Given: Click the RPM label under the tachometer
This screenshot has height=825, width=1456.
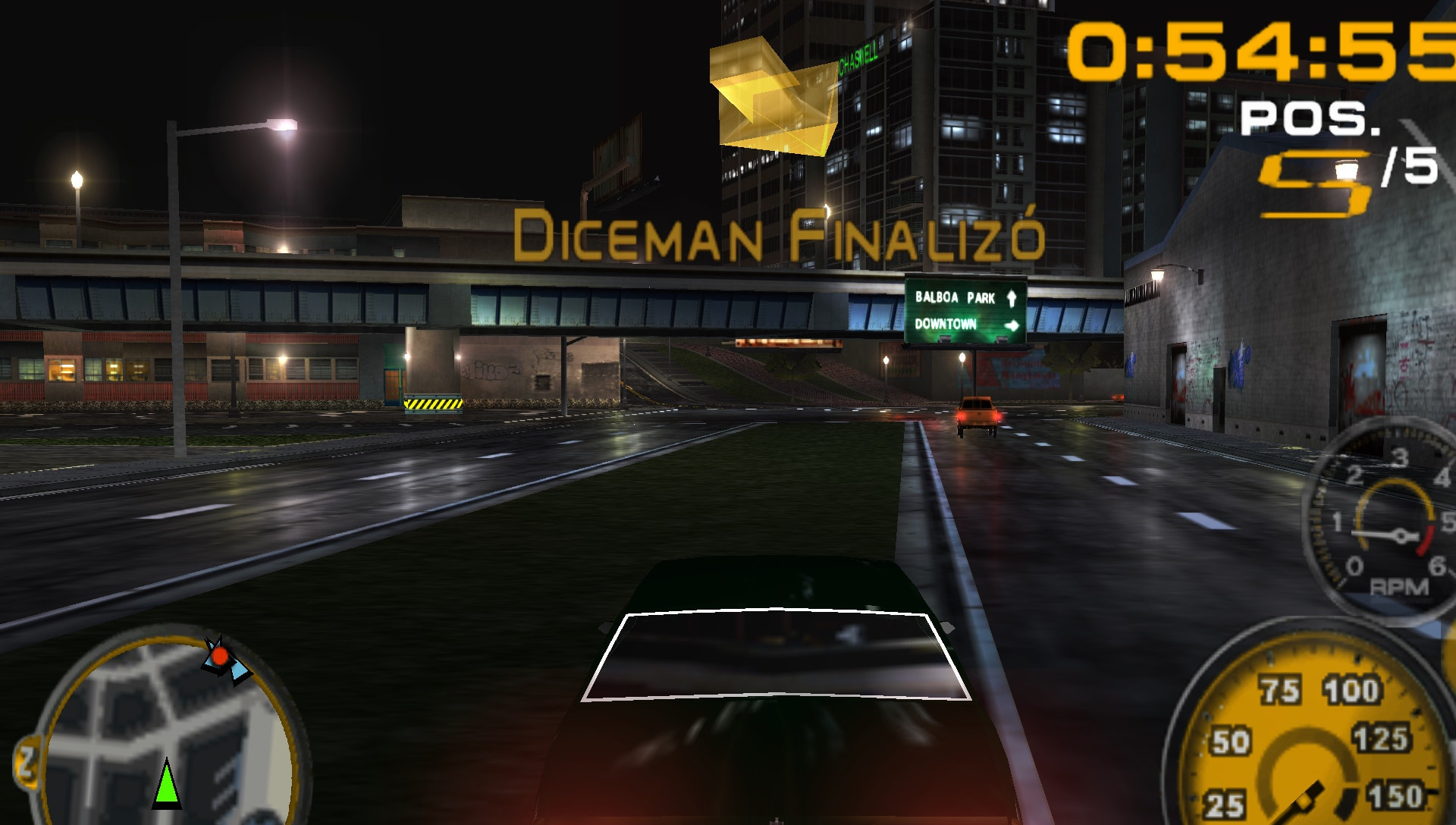Looking at the screenshot, I should point(1399,586).
